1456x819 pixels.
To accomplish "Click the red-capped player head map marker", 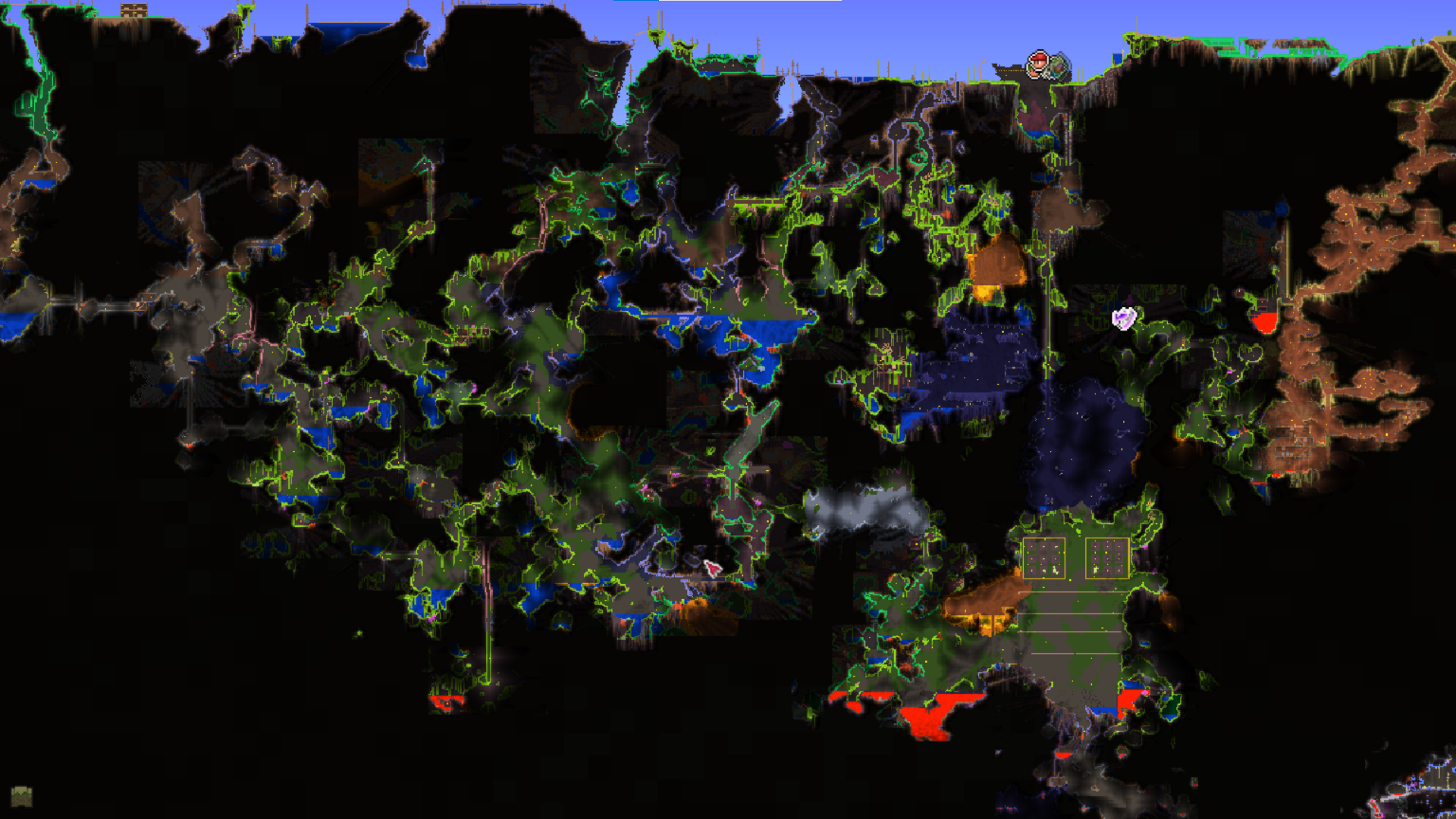I will coord(1038,64).
